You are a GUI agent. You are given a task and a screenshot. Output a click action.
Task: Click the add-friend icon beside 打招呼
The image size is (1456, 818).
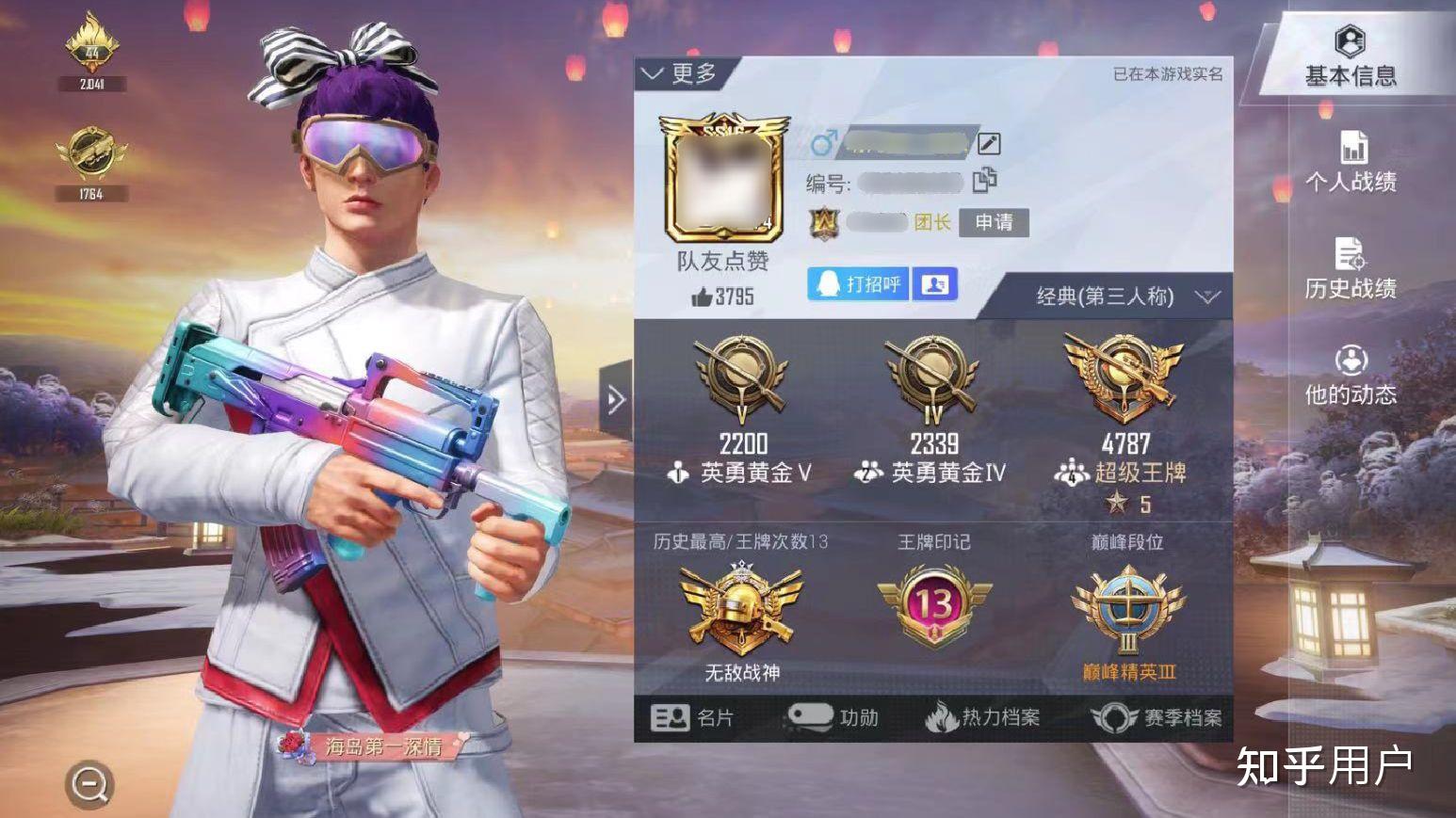pyautogui.click(x=933, y=284)
